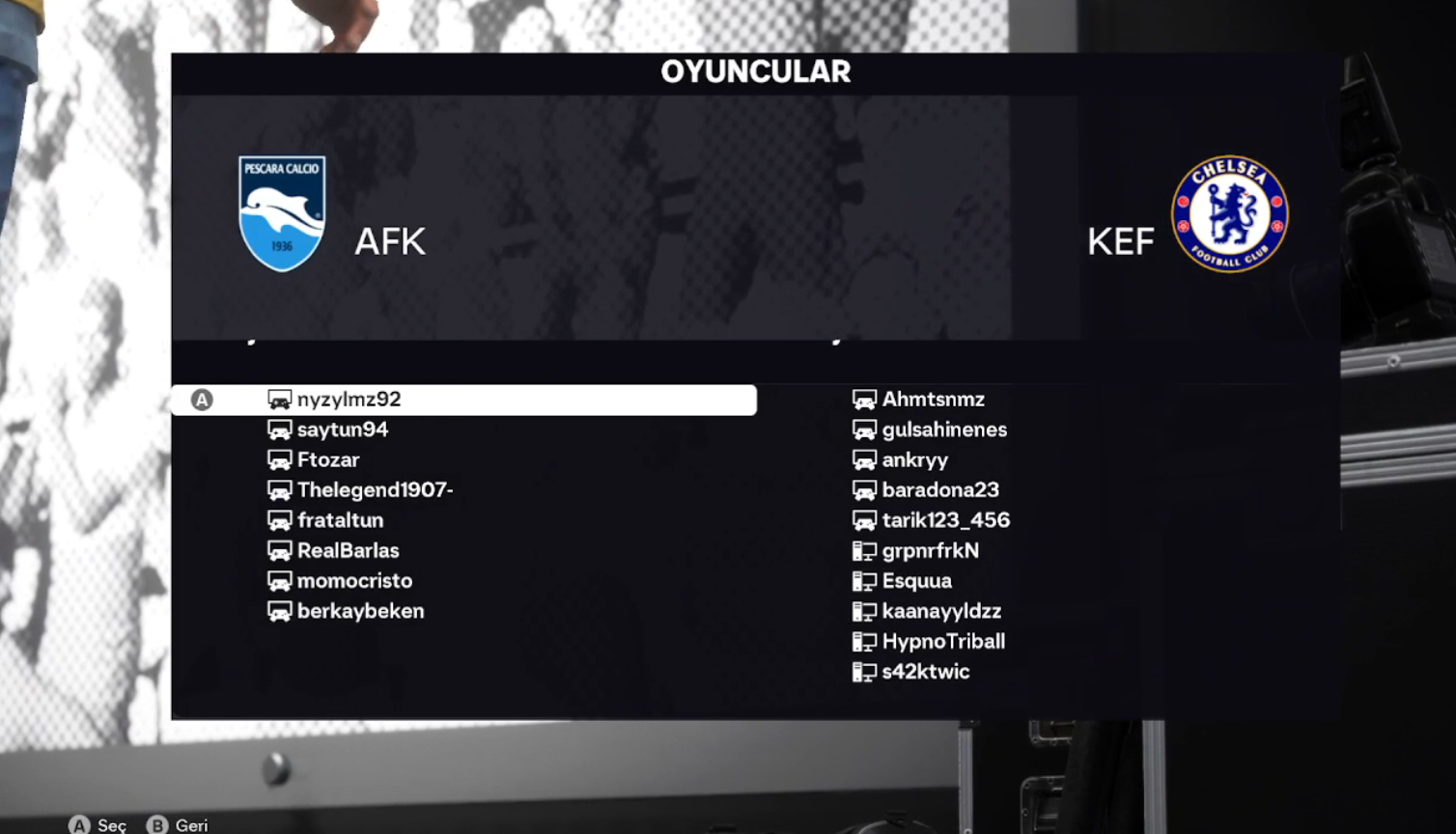The height and width of the screenshot is (834, 1456).
Task: Click the berkaybeken player row
Action: 360,611
